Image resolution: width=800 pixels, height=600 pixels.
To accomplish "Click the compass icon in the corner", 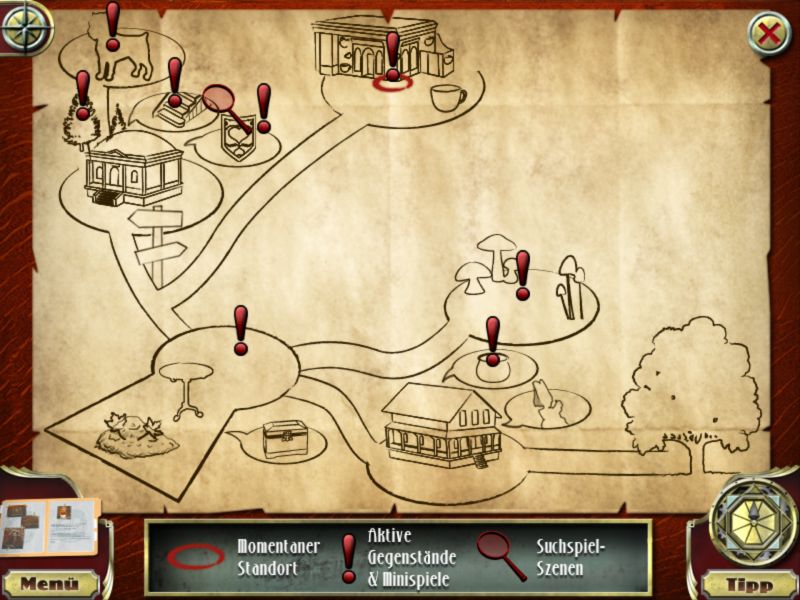I will pyautogui.click(x=26, y=27).
